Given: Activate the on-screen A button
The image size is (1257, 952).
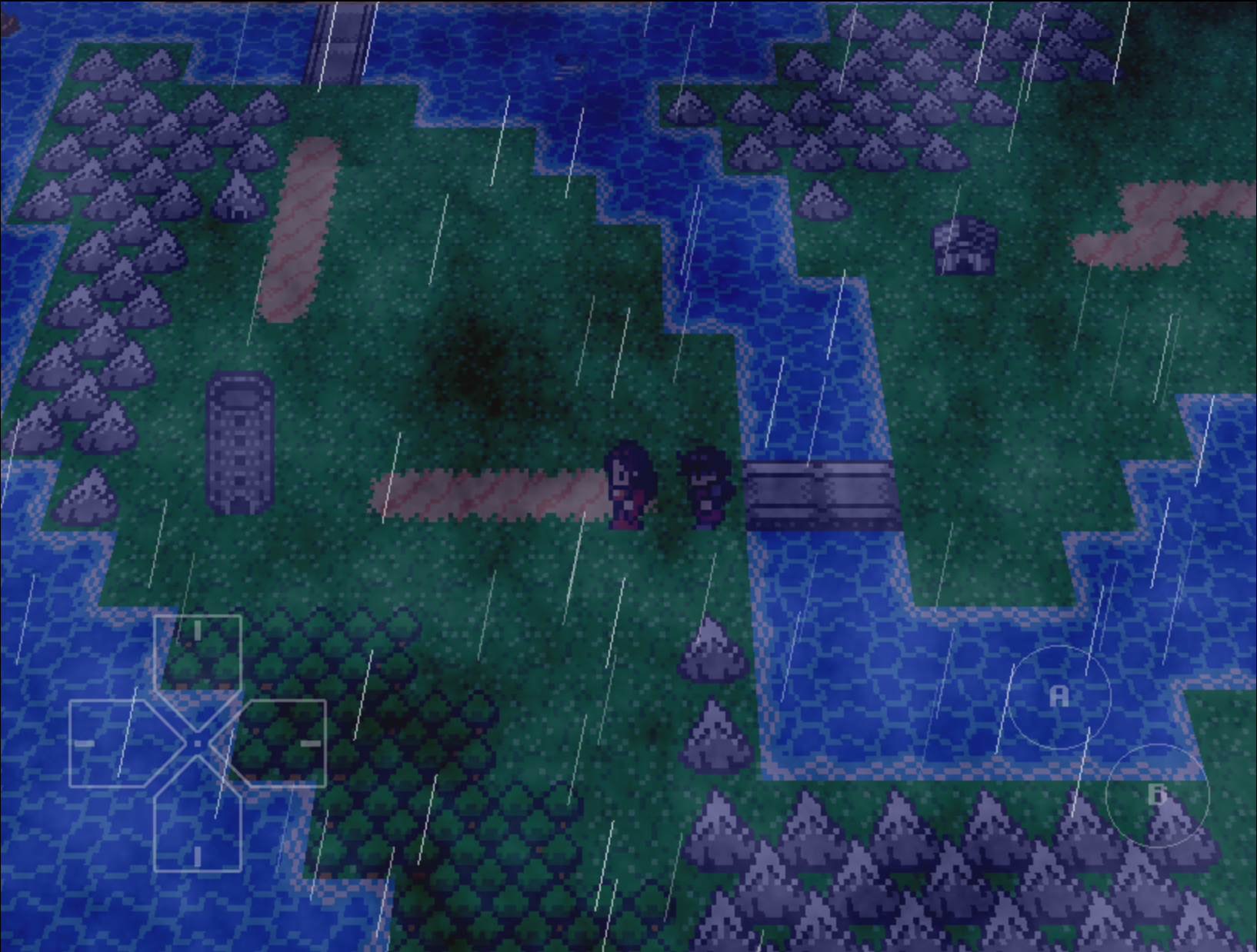Looking at the screenshot, I should (x=1059, y=697).
